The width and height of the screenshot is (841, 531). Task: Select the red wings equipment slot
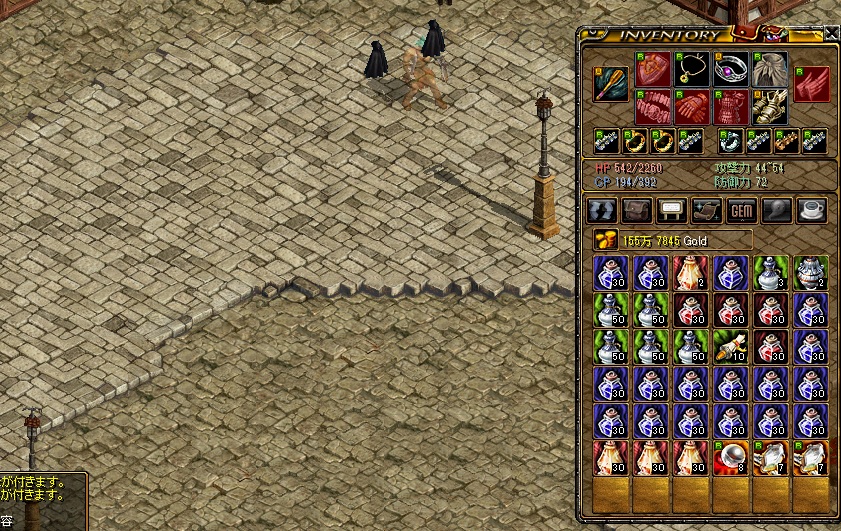click(x=812, y=84)
